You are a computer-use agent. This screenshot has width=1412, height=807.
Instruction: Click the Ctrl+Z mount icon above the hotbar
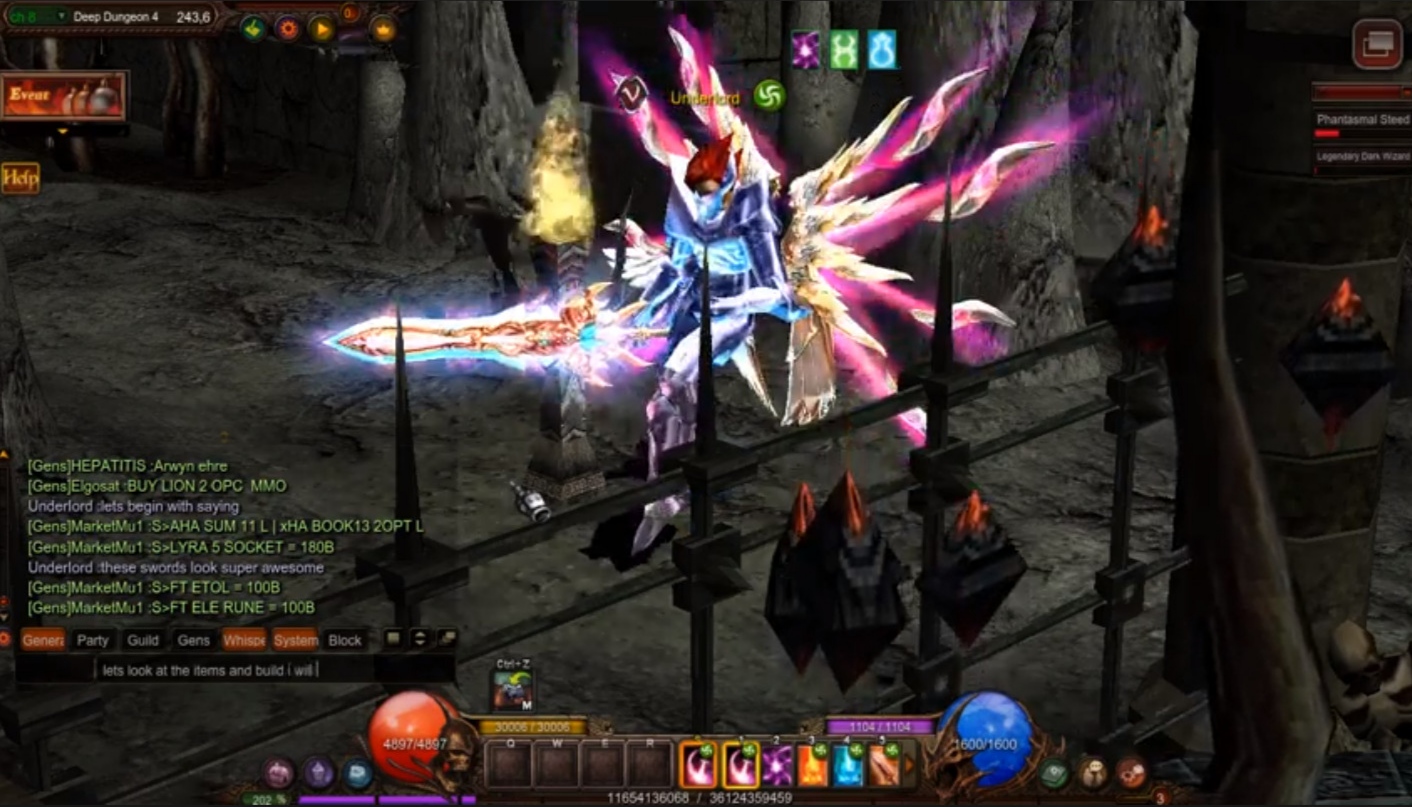tap(512, 689)
